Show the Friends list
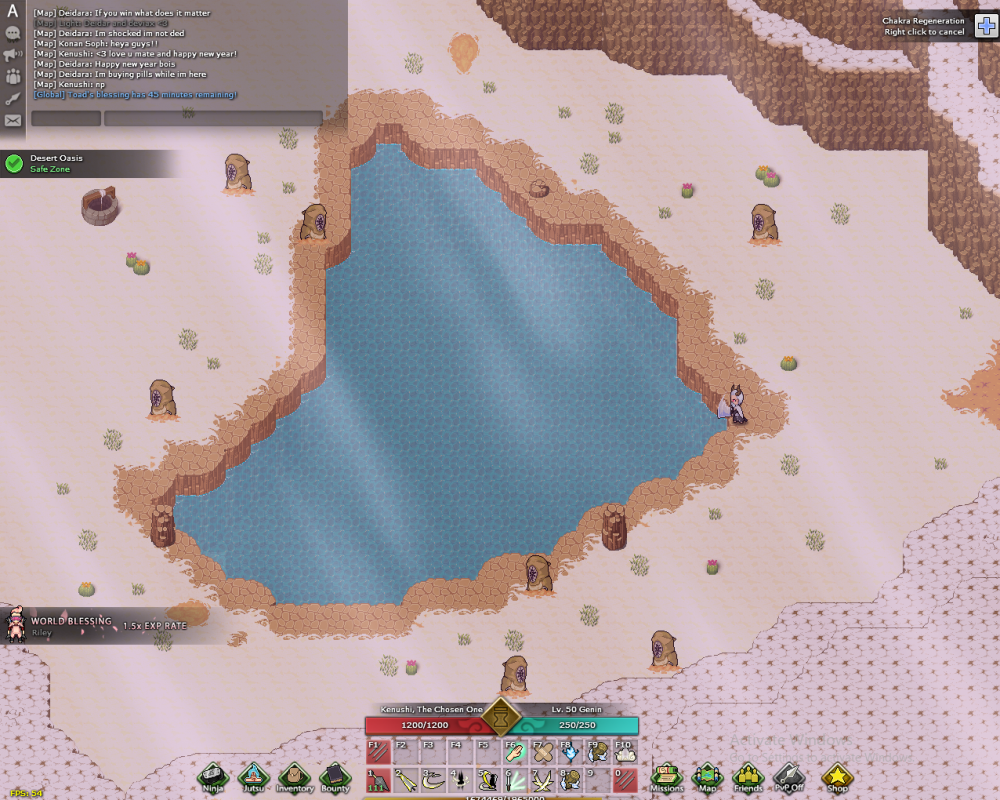 pyautogui.click(x=748, y=776)
